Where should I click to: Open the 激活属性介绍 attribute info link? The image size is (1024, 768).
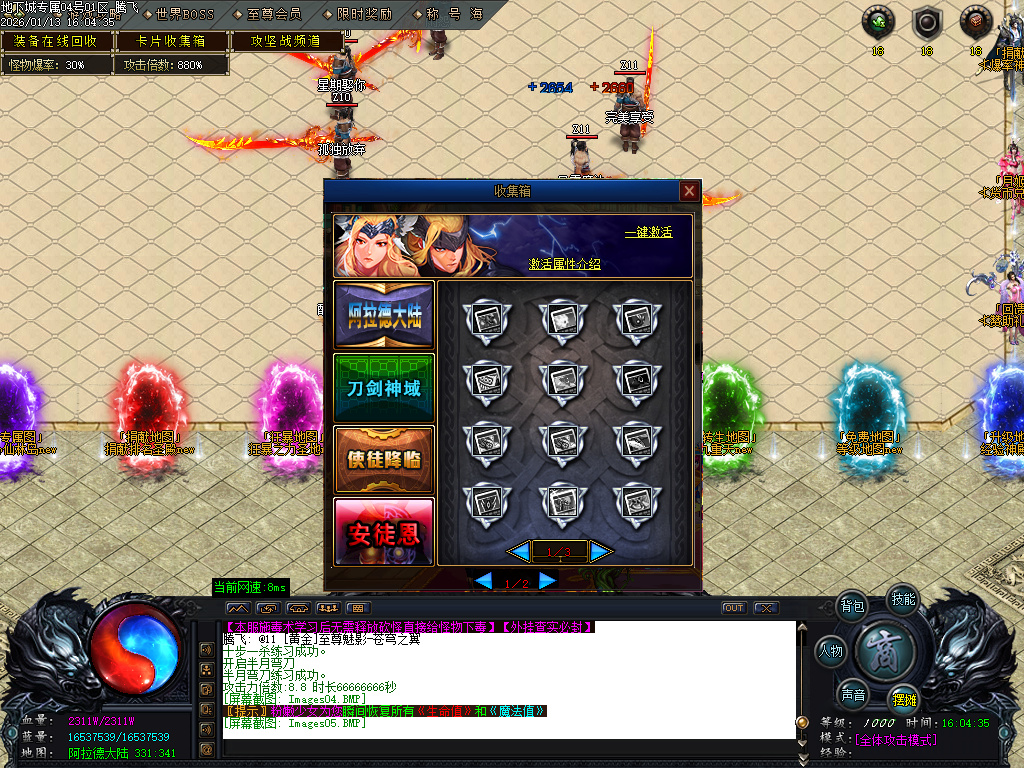pyautogui.click(x=564, y=264)
